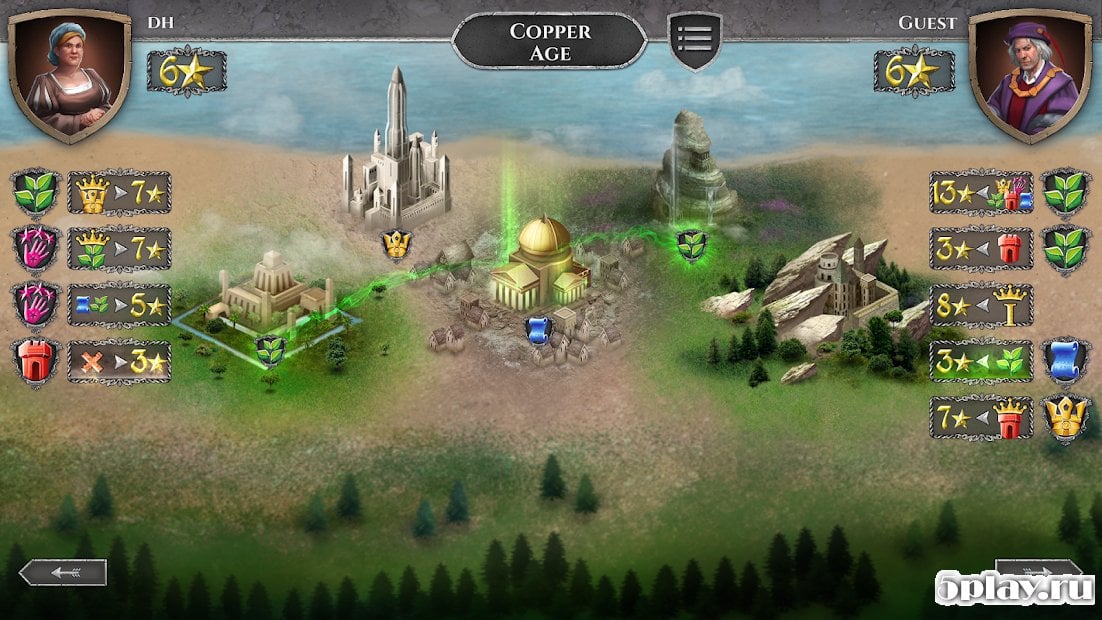1102x620 pixels.
Task: Click the right arrow next button
Action: coord(1038,572)
